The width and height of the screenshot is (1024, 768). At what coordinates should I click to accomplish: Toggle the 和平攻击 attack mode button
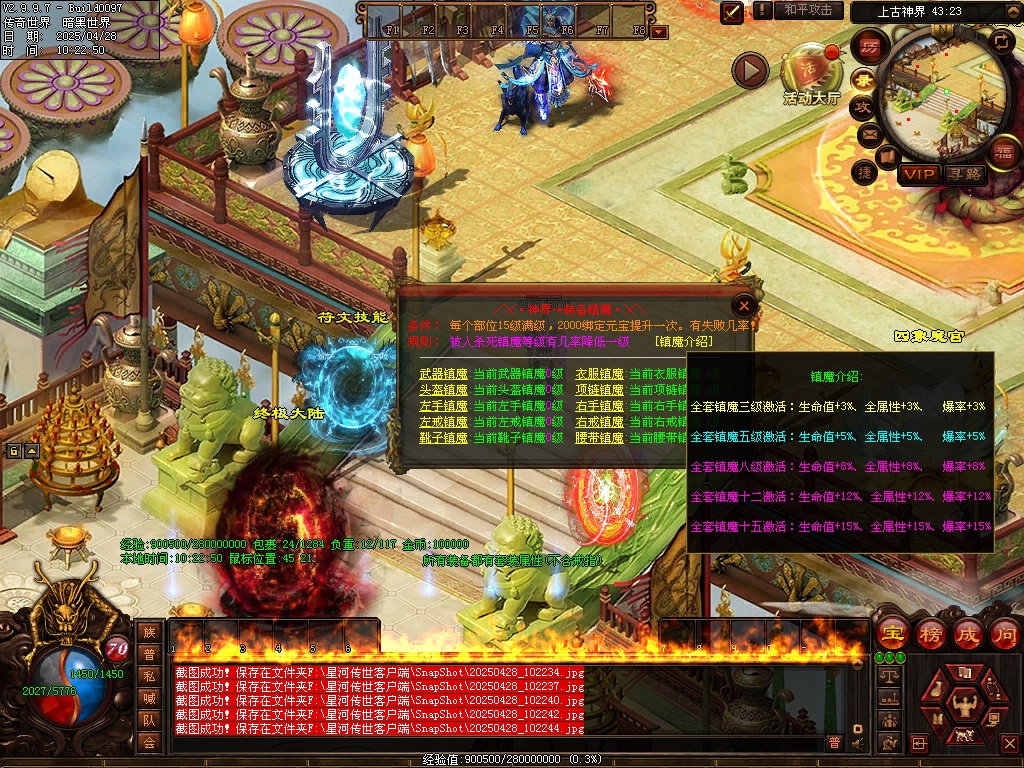(808, 10)
